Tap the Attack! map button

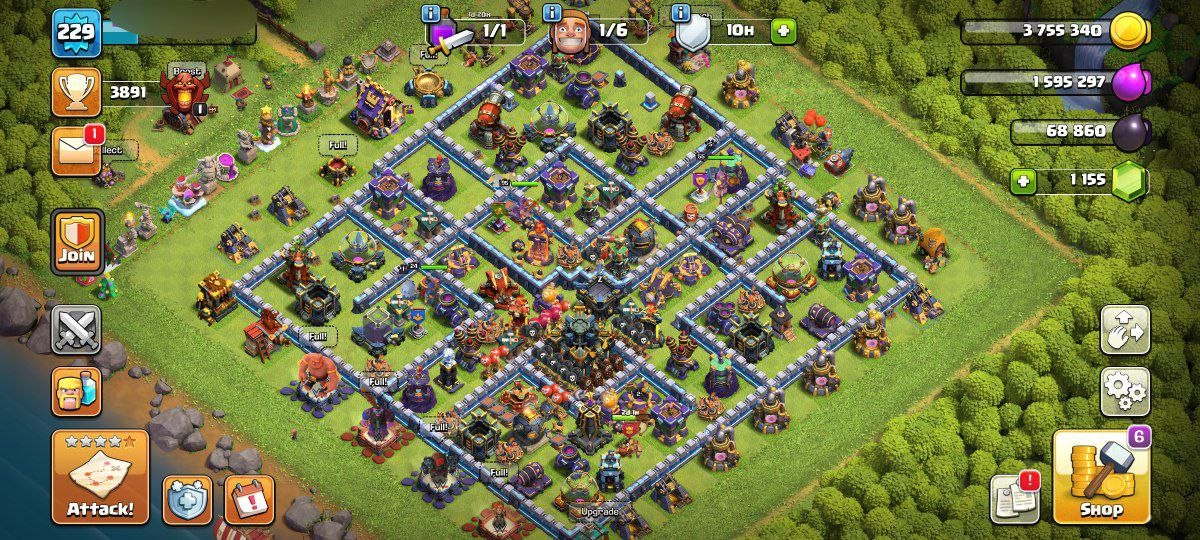[x=100, y=477]
